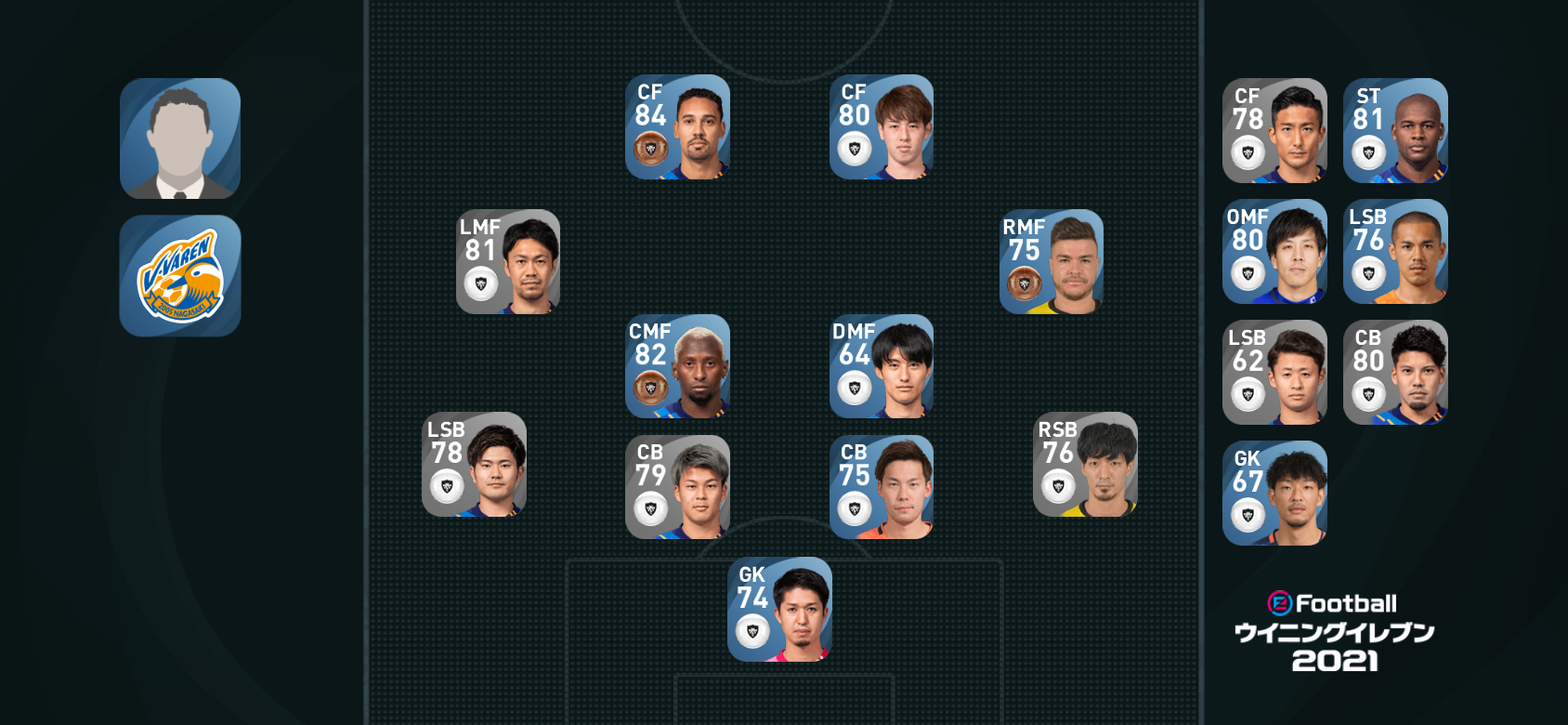Select the CF 84 player card
Screen dimensions: 1568x725
click(x=677, y=127)
